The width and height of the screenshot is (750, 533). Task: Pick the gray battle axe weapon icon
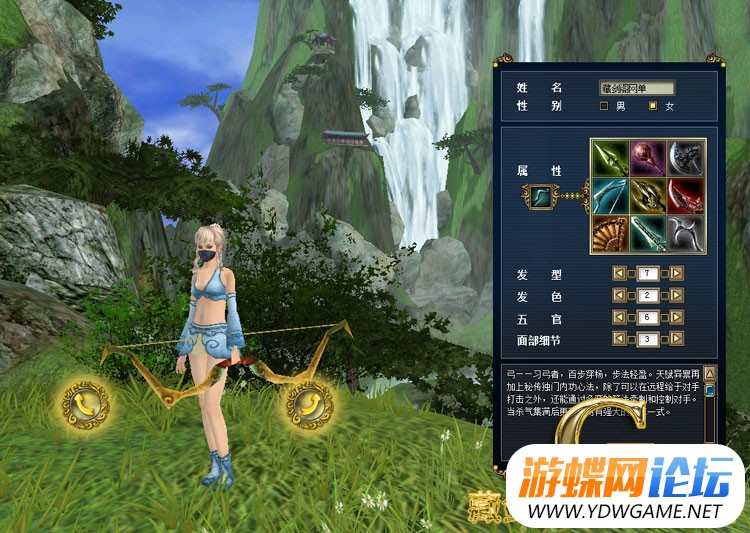coord(687,157)
